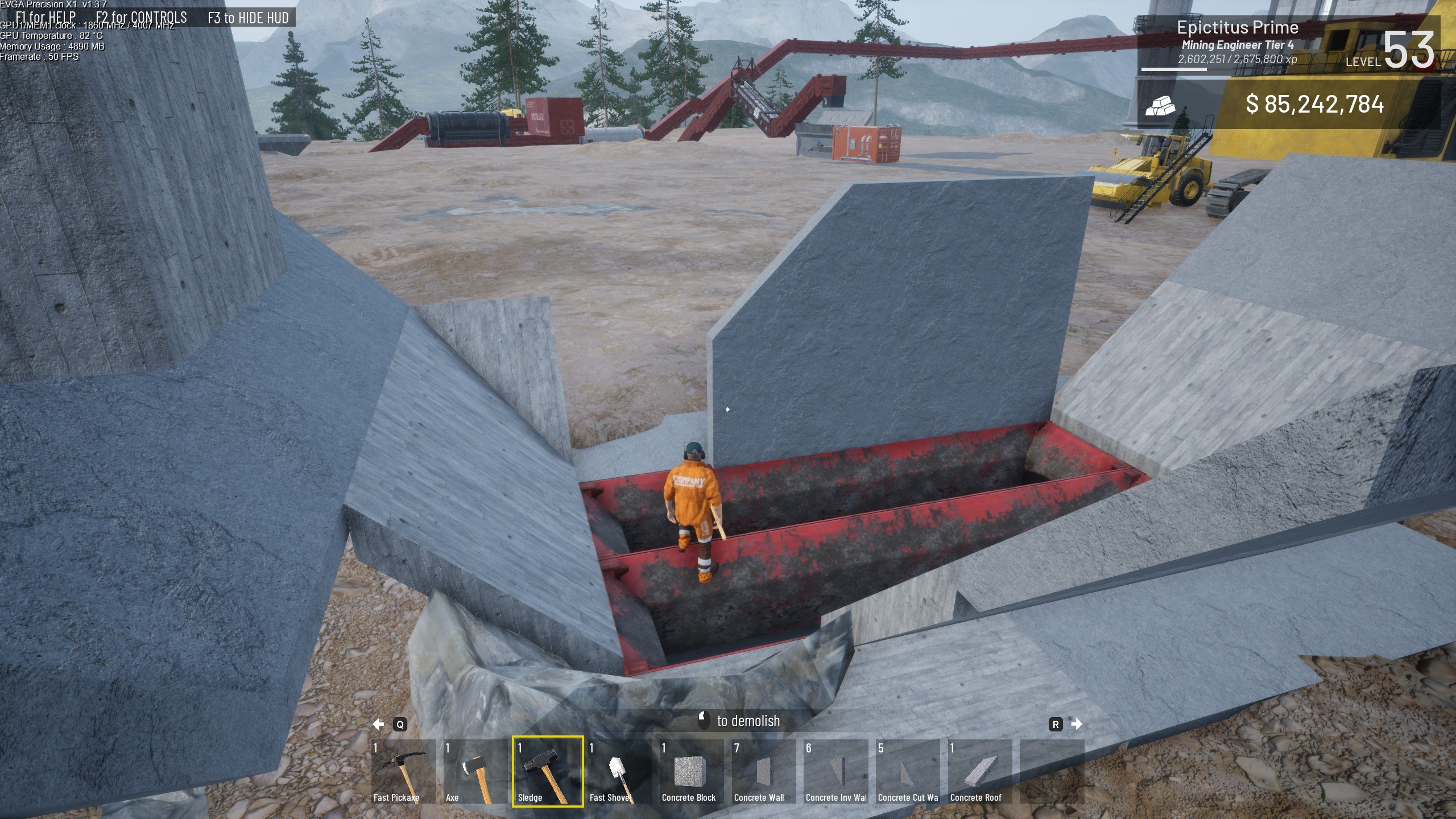Equip the Concrete Roof piece
The width and height of the screenshot is (1456, 819).
tap(981, 771)
